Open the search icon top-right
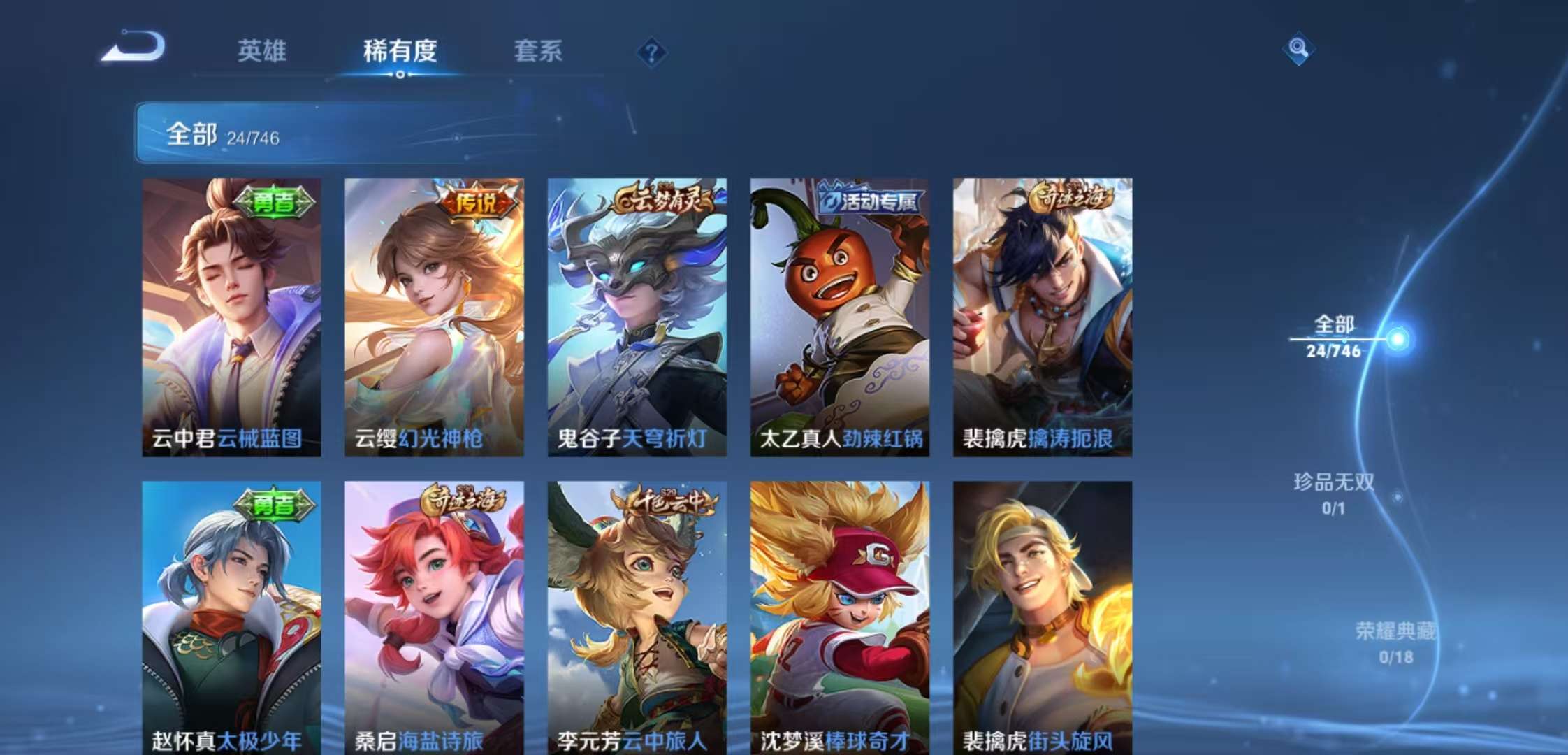This screenshot has width=1568, height=755. tap(1298, 50)
